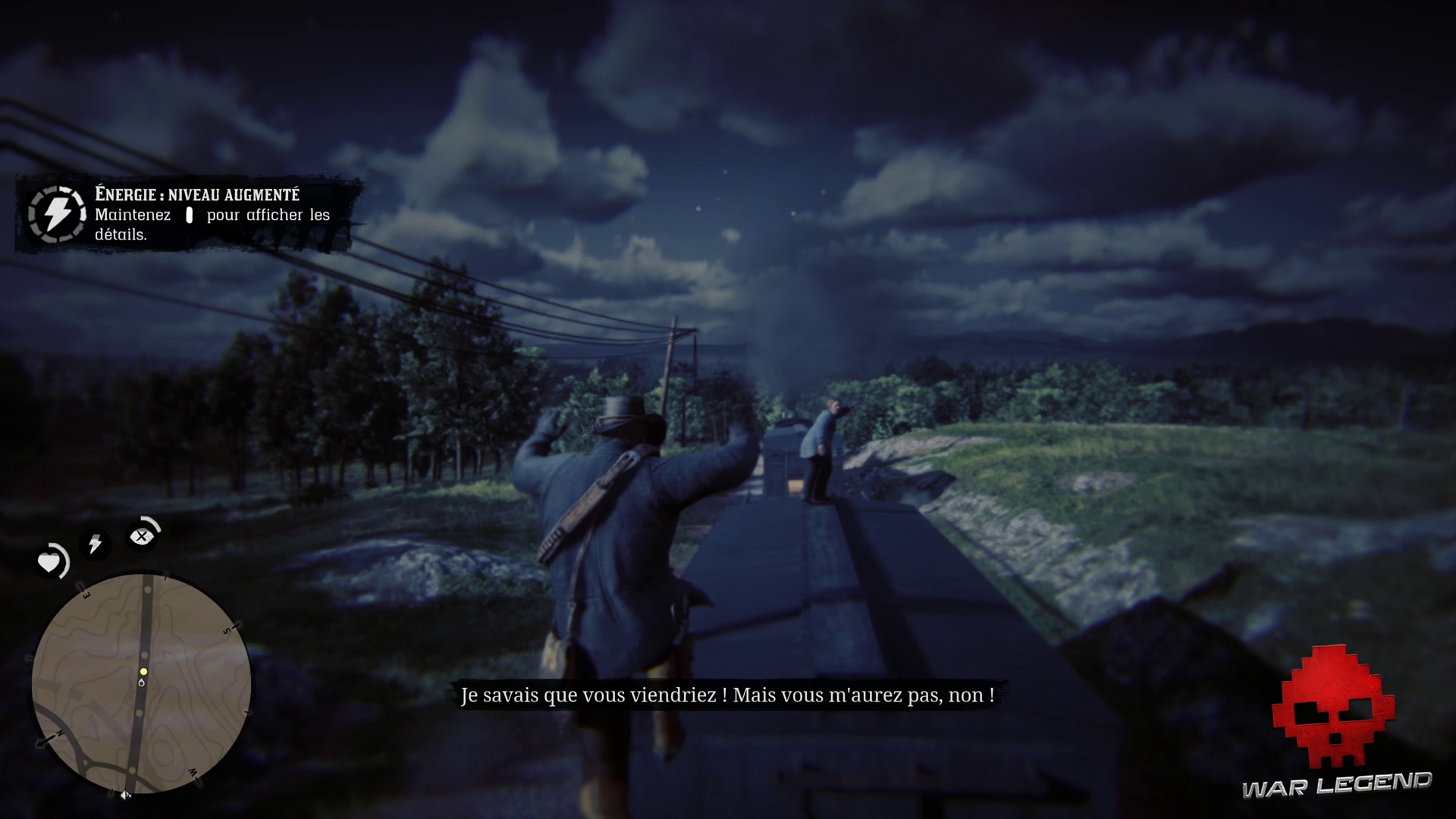Select the heart-shaped health core icon
The height and width of the screenshot is (819, 1456).
(50, 562)
